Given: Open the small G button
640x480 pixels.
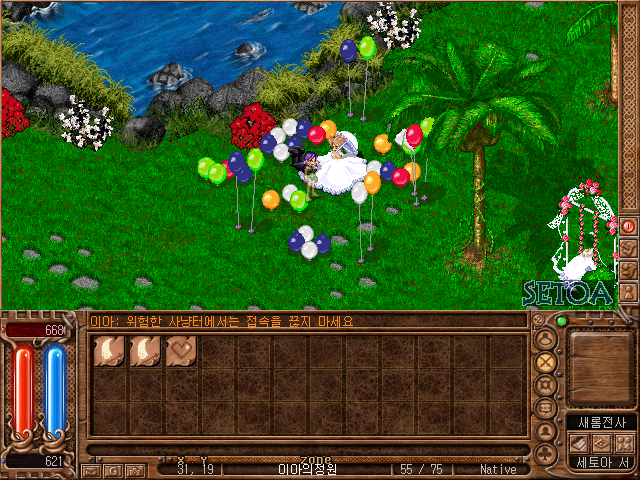Looking at the screenshot, I should [x=111, y=469].
